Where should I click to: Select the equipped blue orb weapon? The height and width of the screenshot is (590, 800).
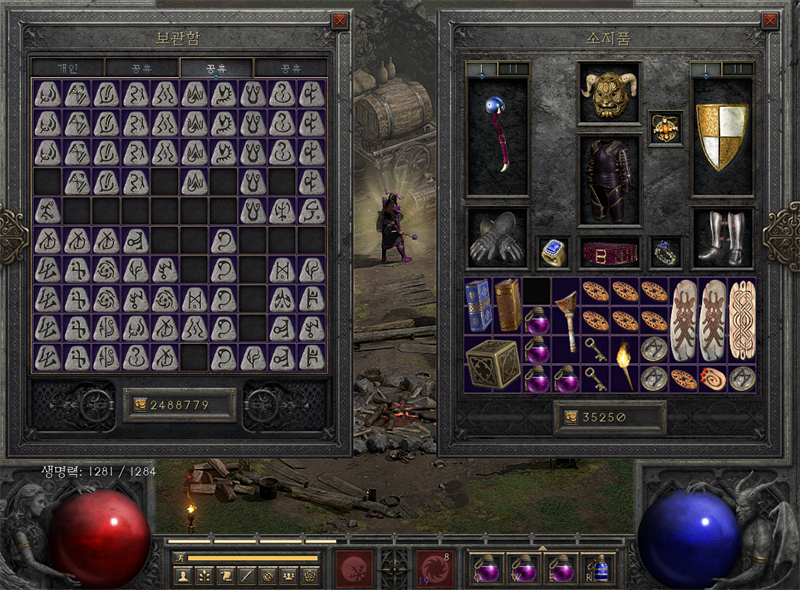tap(497, 136)
